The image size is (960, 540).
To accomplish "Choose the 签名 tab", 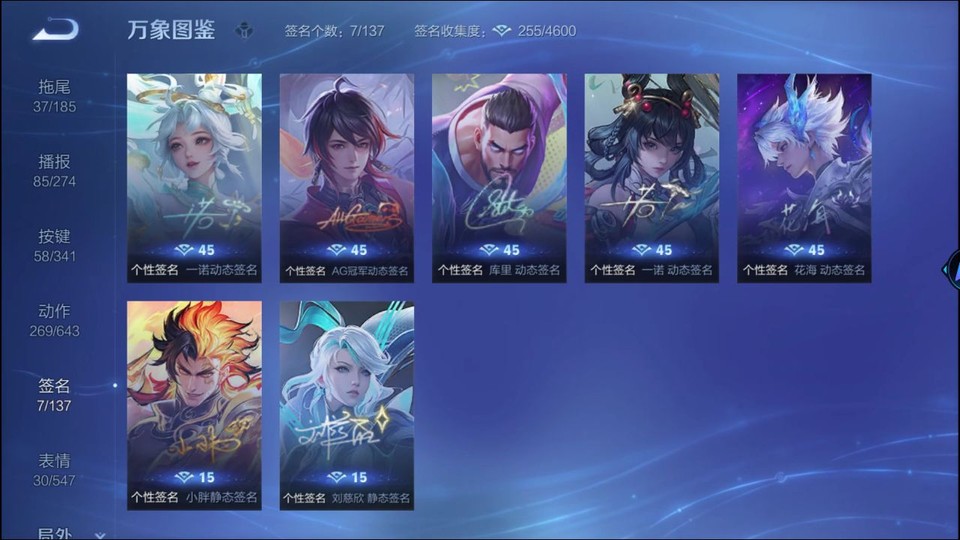I will [x=55, y=396].
